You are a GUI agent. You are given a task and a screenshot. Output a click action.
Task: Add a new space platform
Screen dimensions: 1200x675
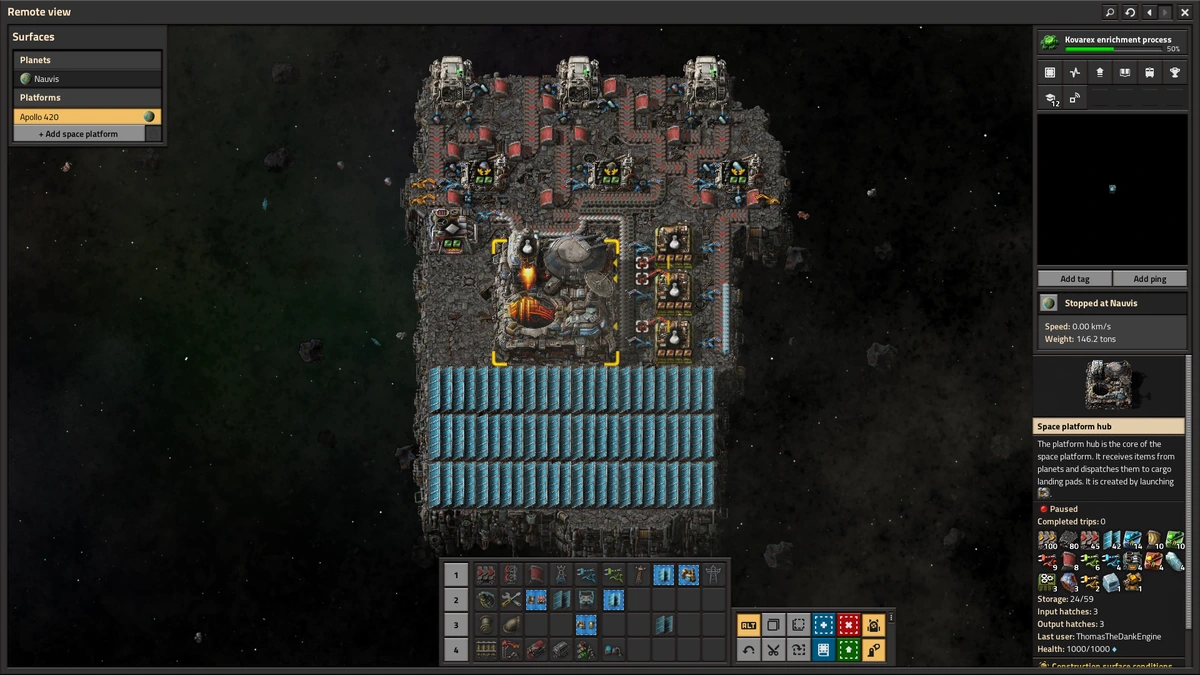[x=78, y=134]
